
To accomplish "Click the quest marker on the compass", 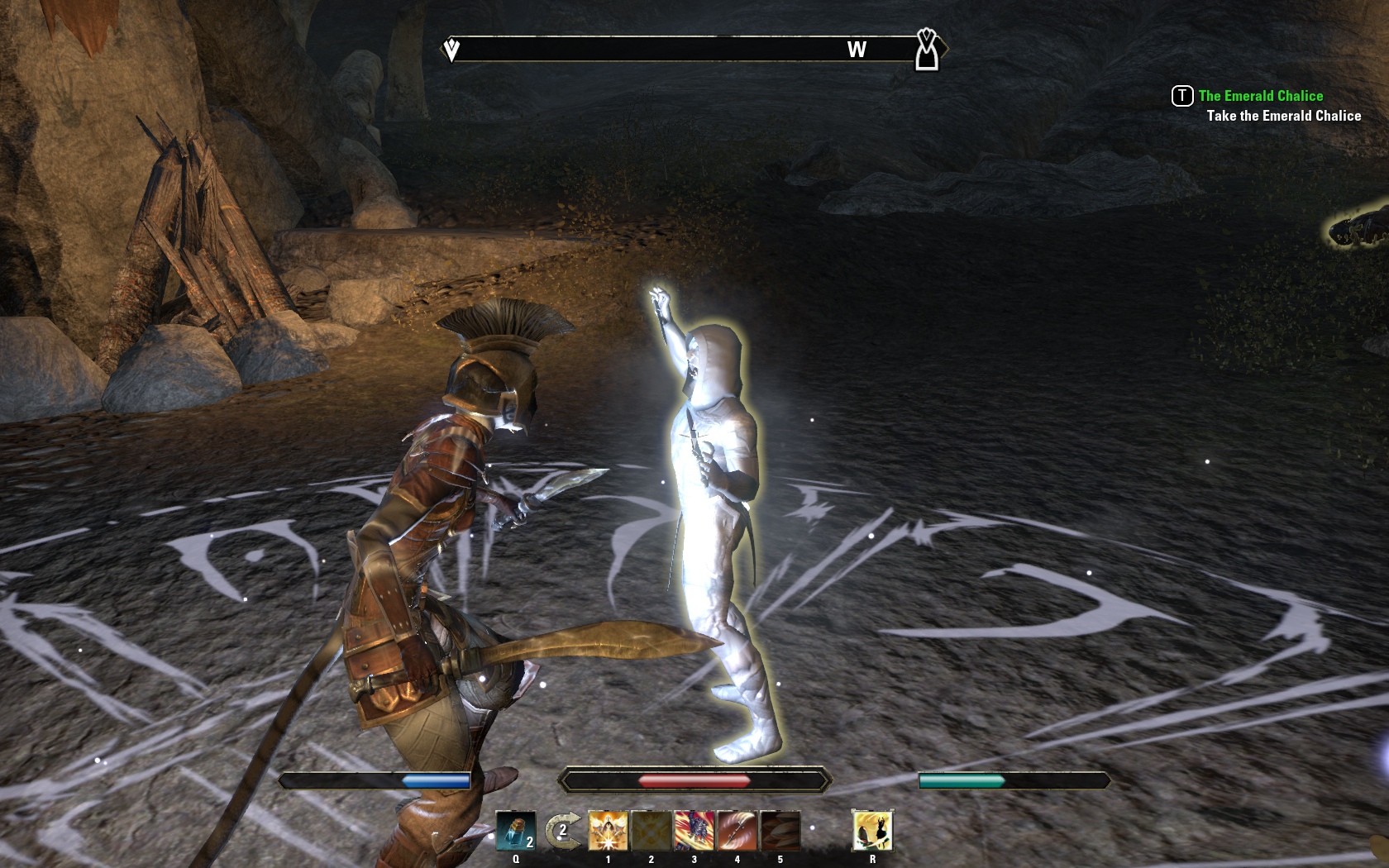I will [927, 50].
